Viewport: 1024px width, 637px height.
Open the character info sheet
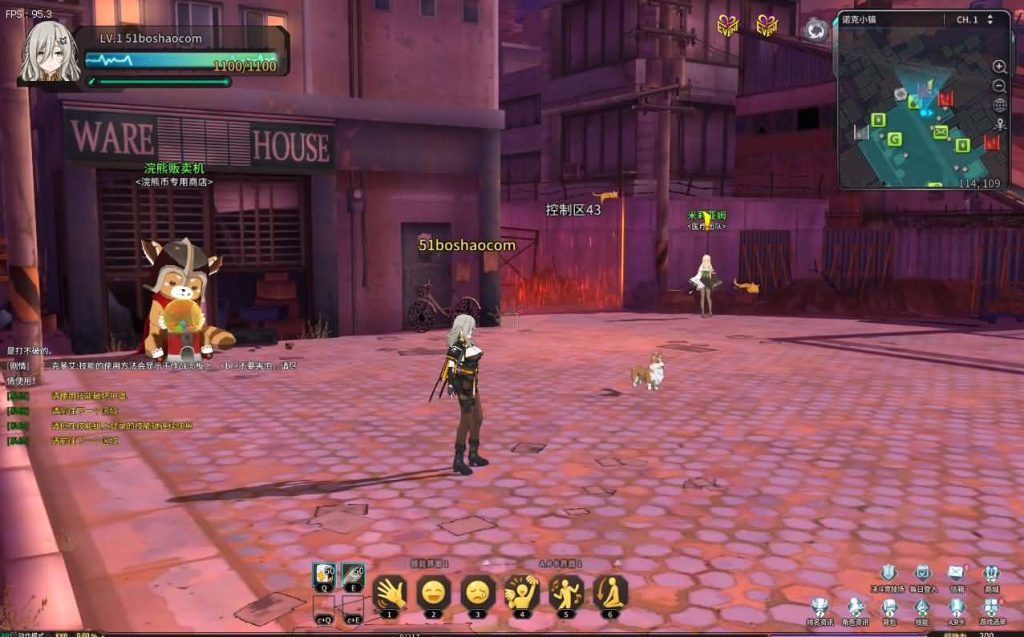856,606
